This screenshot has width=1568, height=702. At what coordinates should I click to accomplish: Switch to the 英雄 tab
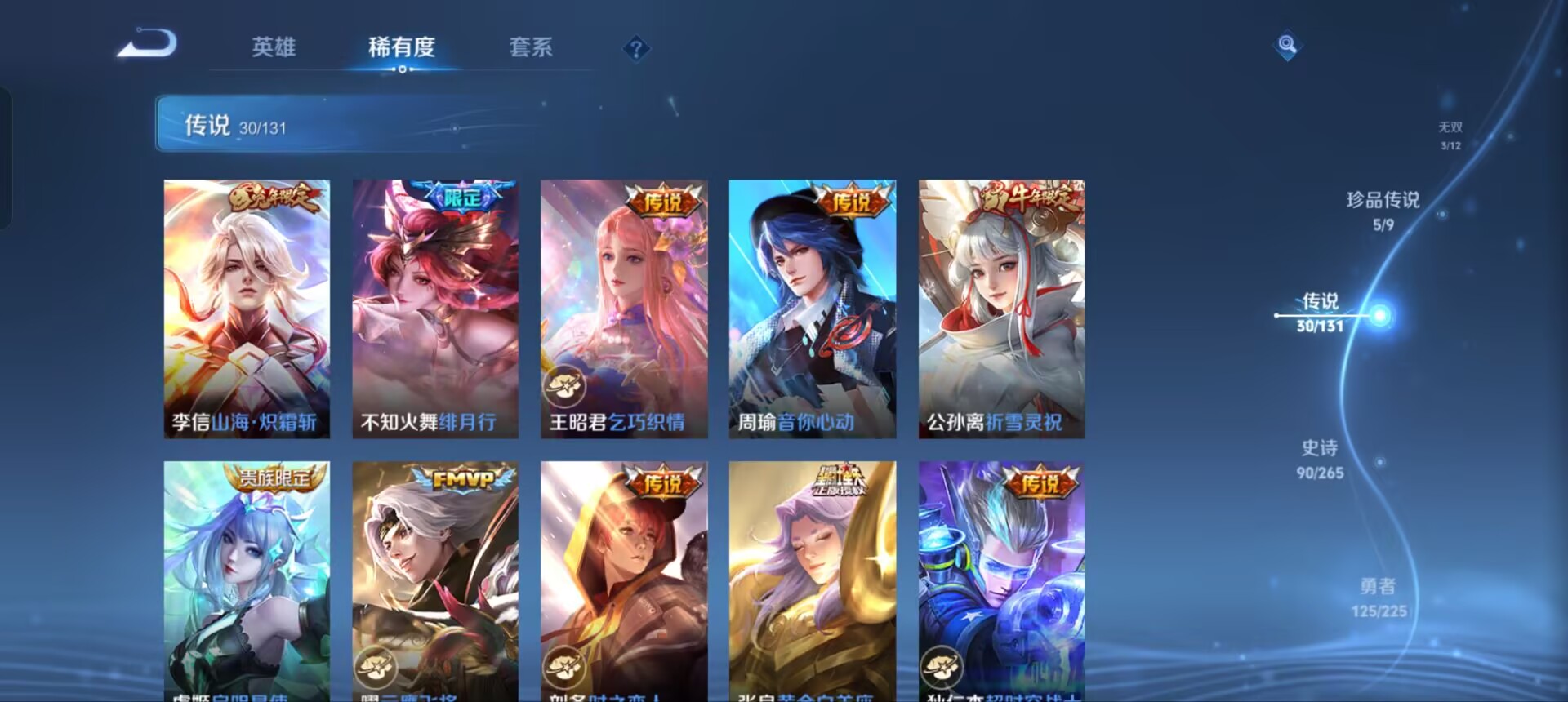point(275,47)
